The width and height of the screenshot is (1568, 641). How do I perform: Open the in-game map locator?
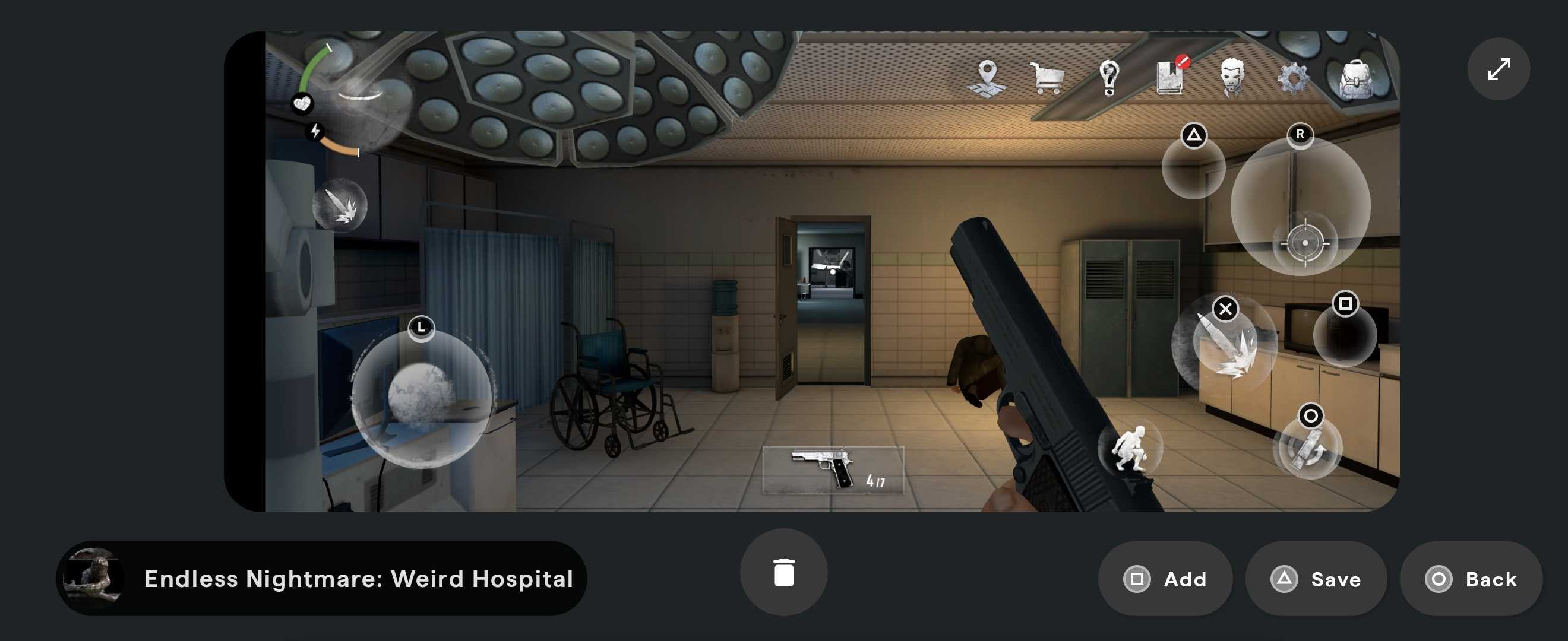point(989,76)
